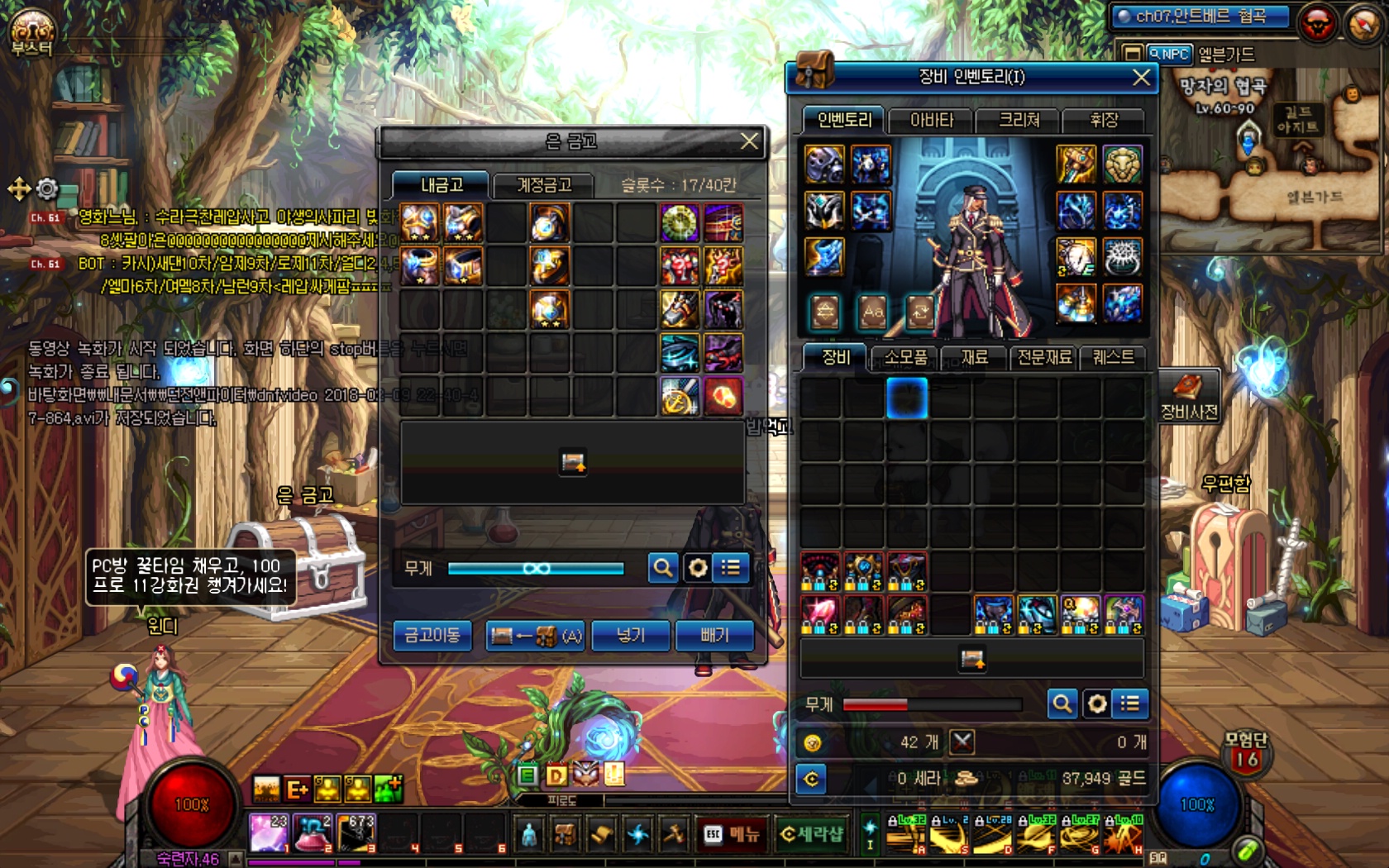Image resolution: width=1389 pixels, height=868 pixels.
Task: Show the 소모품 item category
Action: pos(905,357)
